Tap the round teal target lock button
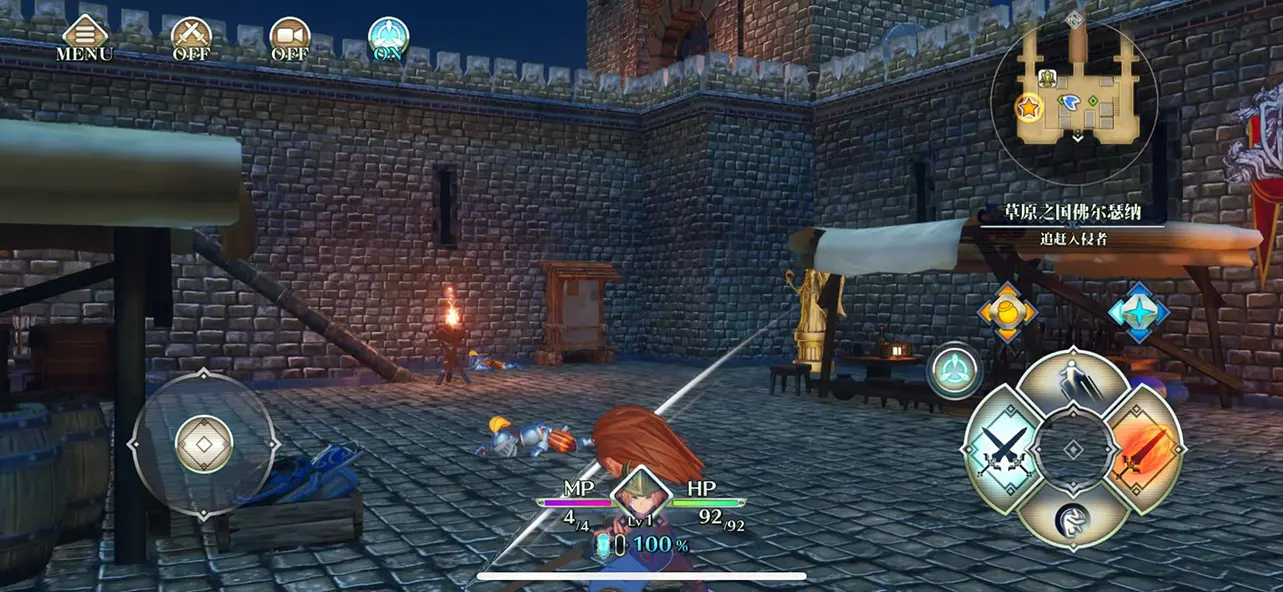Screen dimensions: 1283x592 [x=954, y=370]
